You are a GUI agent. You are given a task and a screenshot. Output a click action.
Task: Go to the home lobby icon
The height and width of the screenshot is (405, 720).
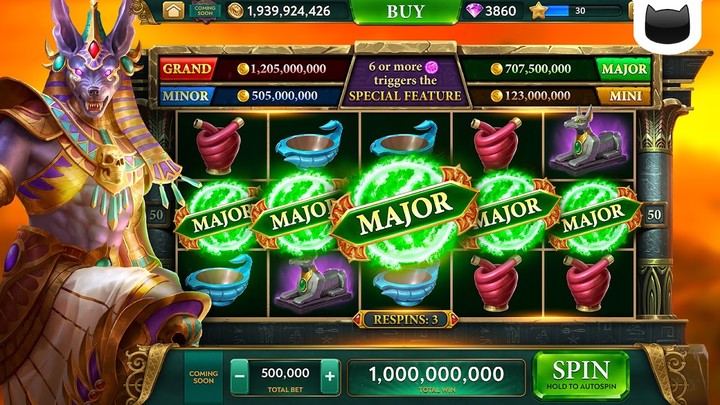pos(174,11)
